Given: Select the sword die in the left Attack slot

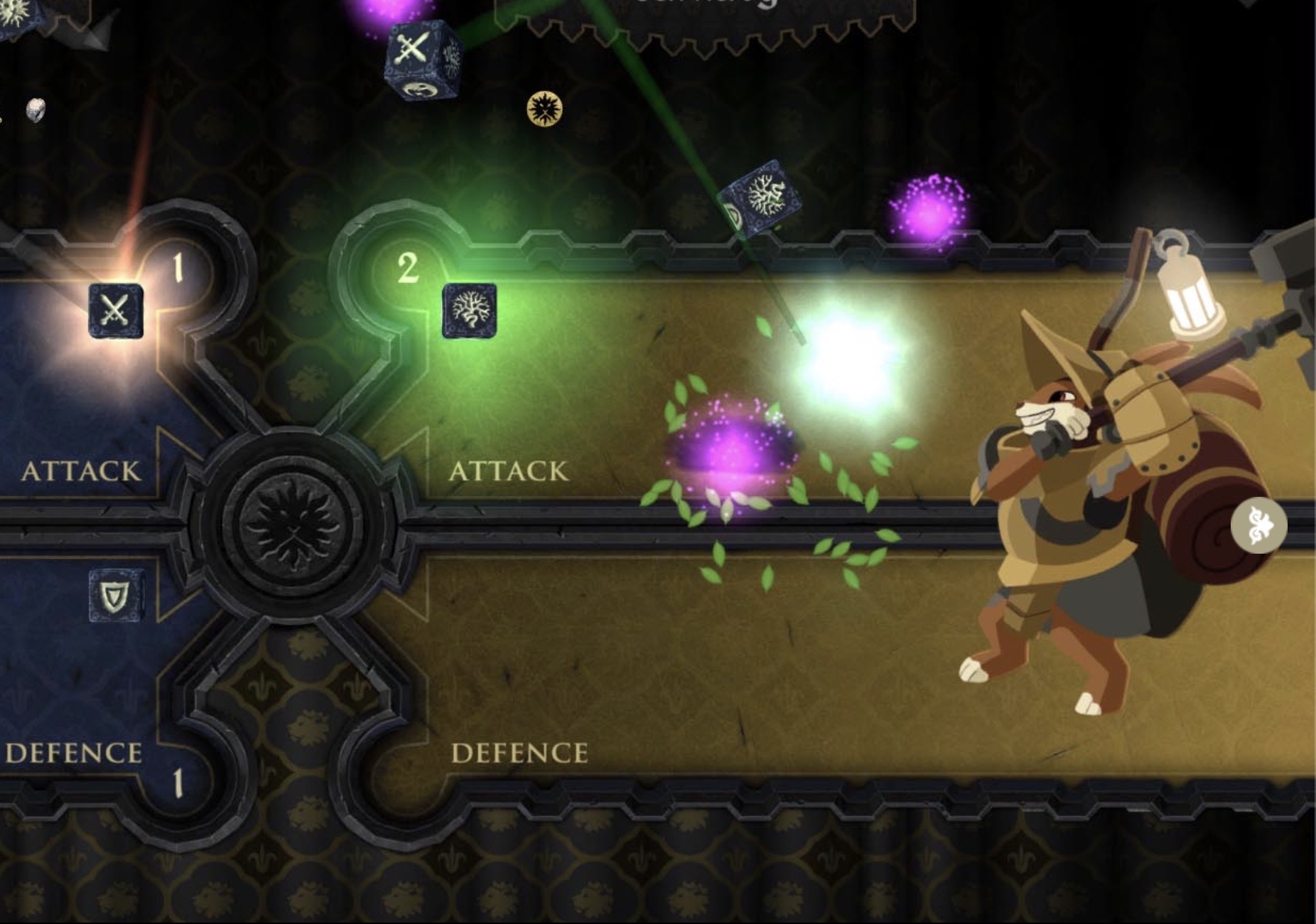Looking at the screenshot, I should (x=117, y=311).
